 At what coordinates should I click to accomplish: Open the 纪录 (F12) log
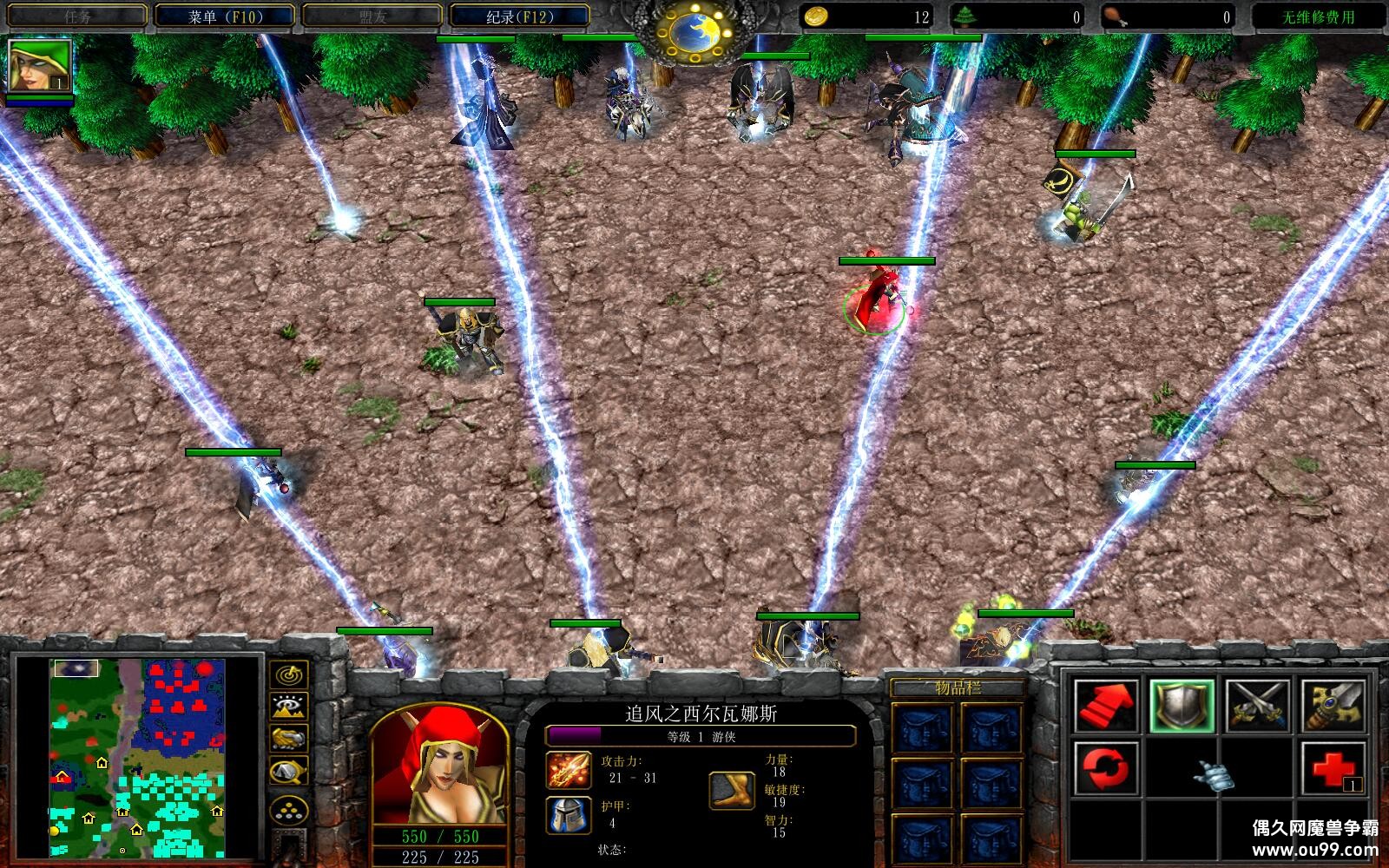[519, 16]
